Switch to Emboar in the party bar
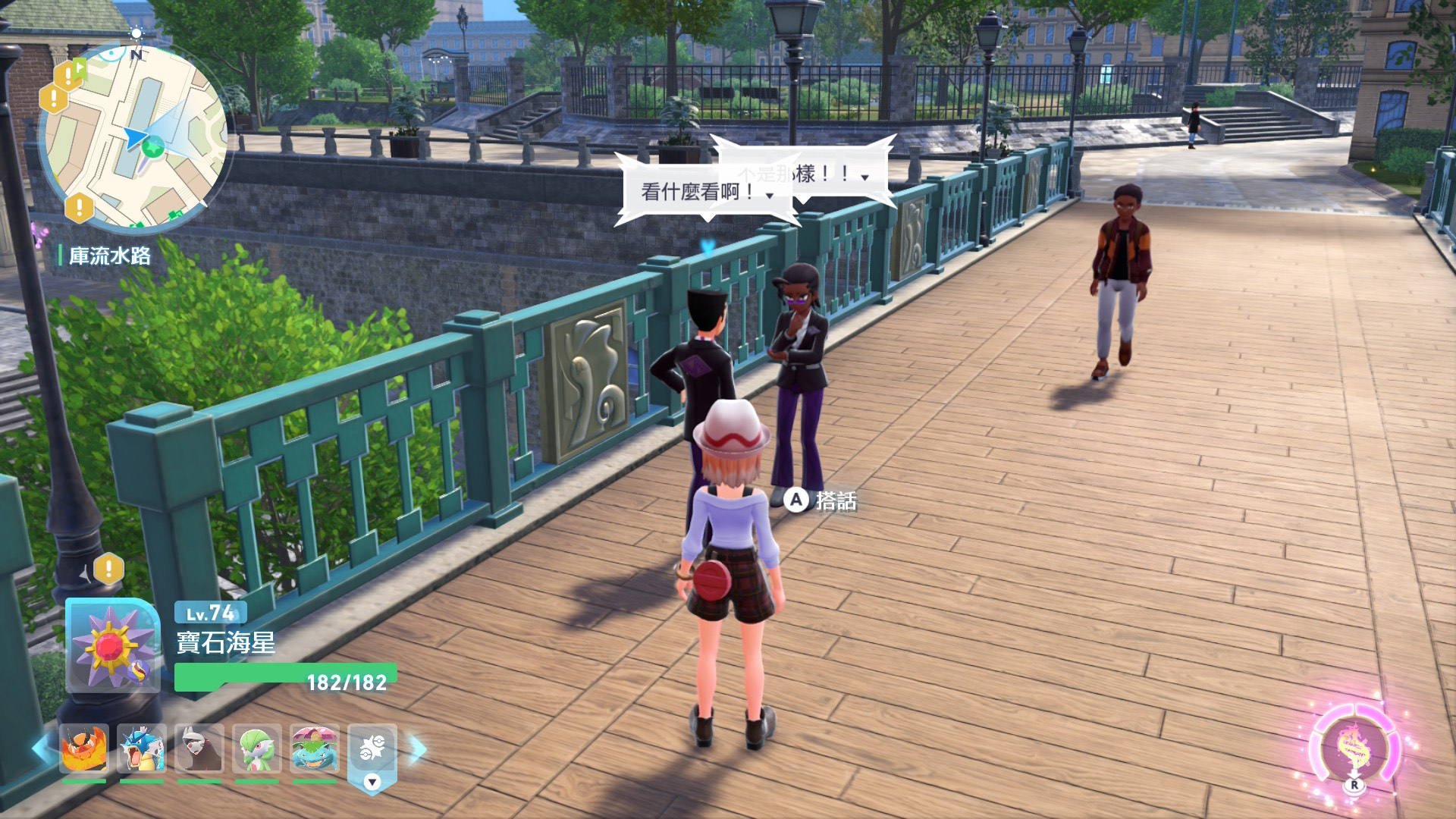The image size is (1456, 819). tap(84, 748)
